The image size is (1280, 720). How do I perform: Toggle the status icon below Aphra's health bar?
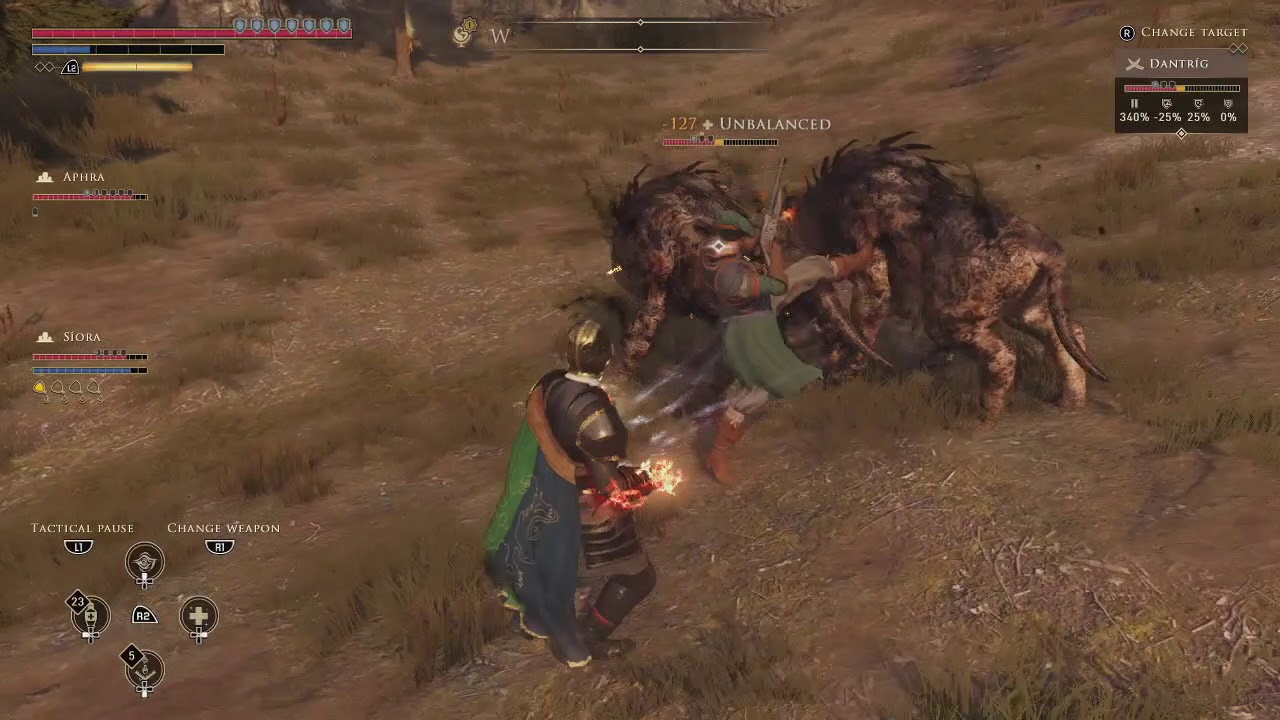(x=36, y=211)
